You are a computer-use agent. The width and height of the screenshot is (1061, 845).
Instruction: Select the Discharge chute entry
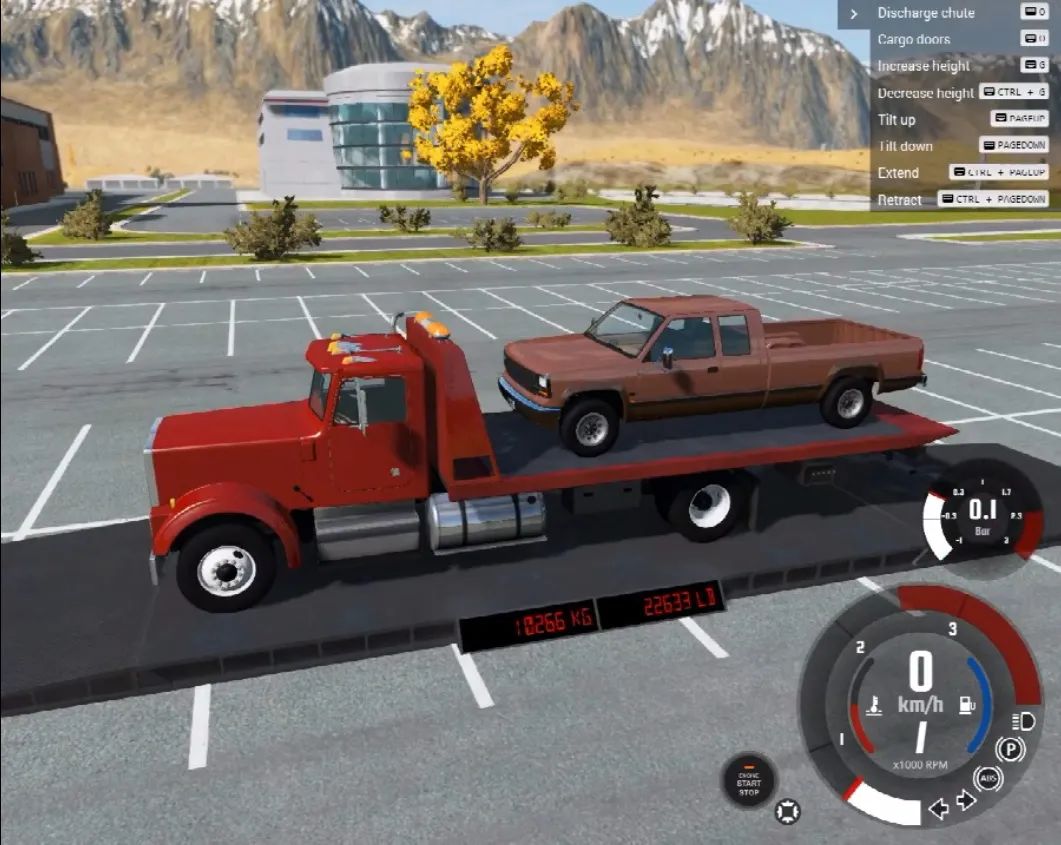(x=926, y=13)
